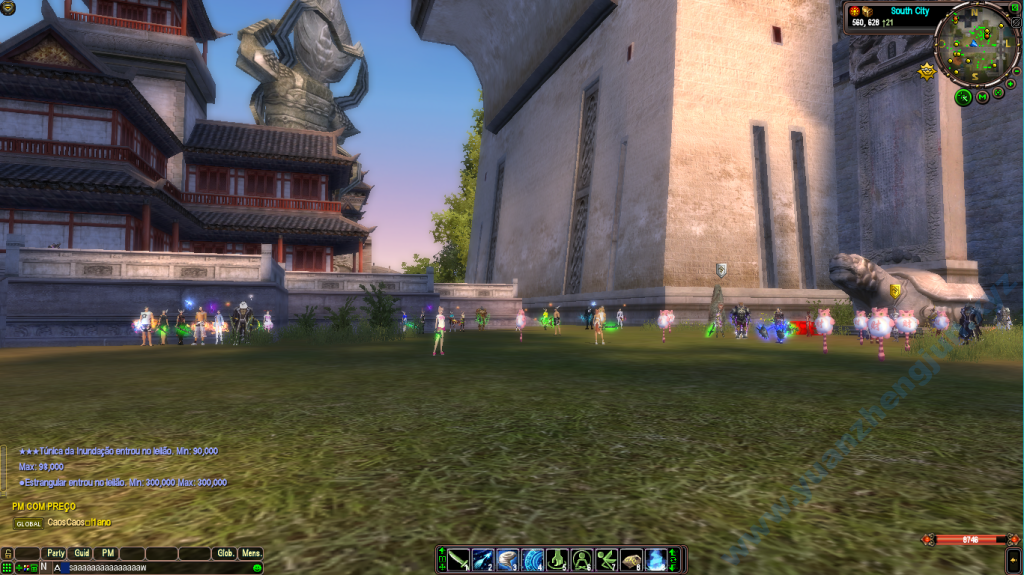
Task: Activate the blue magic circle skill
Action: pos(532,560)
